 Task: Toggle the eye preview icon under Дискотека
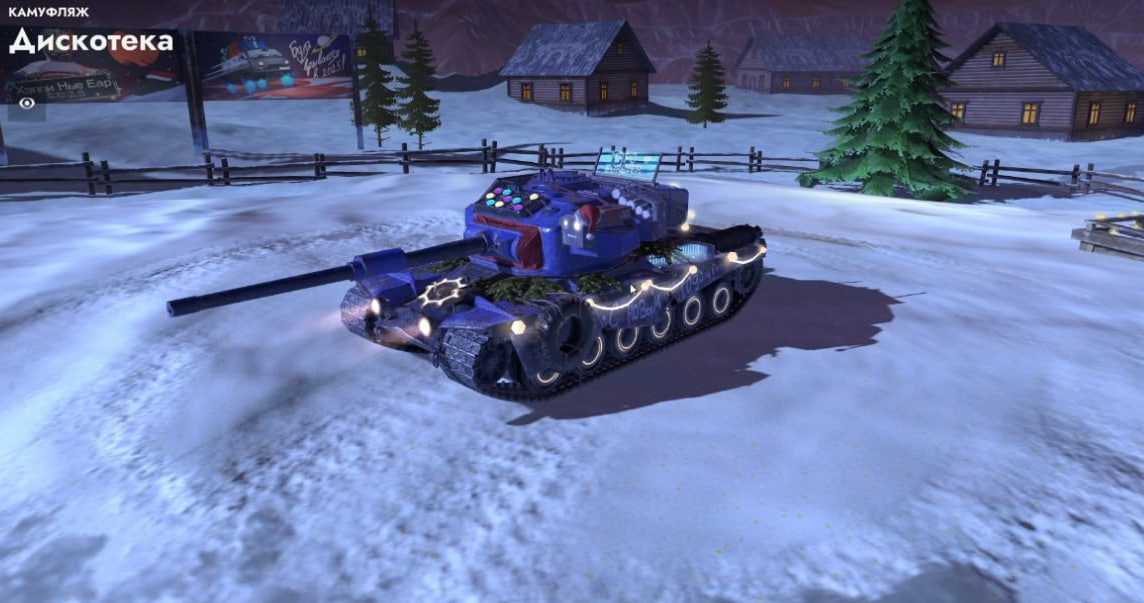pos(24,100)
